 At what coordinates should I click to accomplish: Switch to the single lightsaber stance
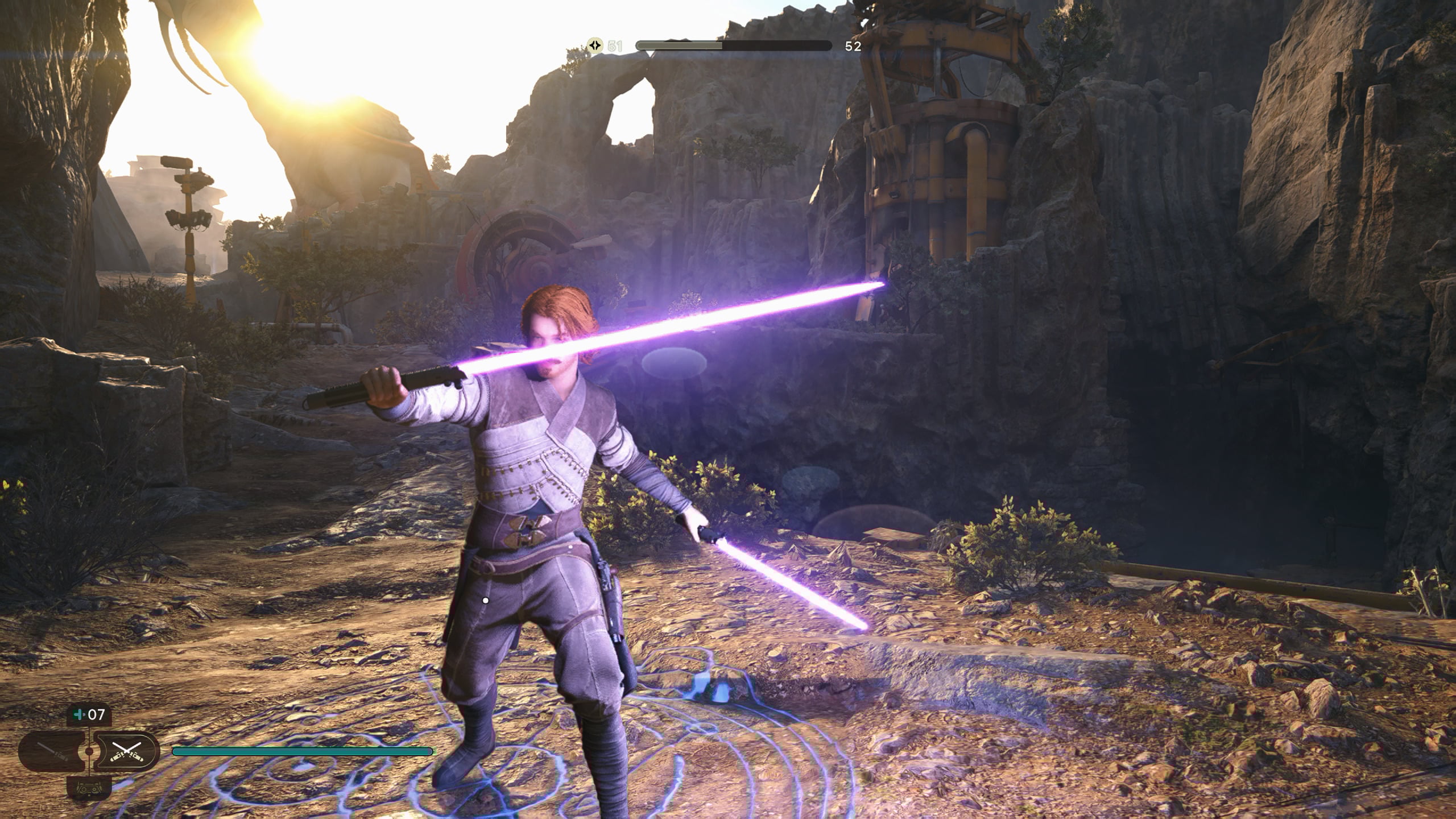pos(52,751)
